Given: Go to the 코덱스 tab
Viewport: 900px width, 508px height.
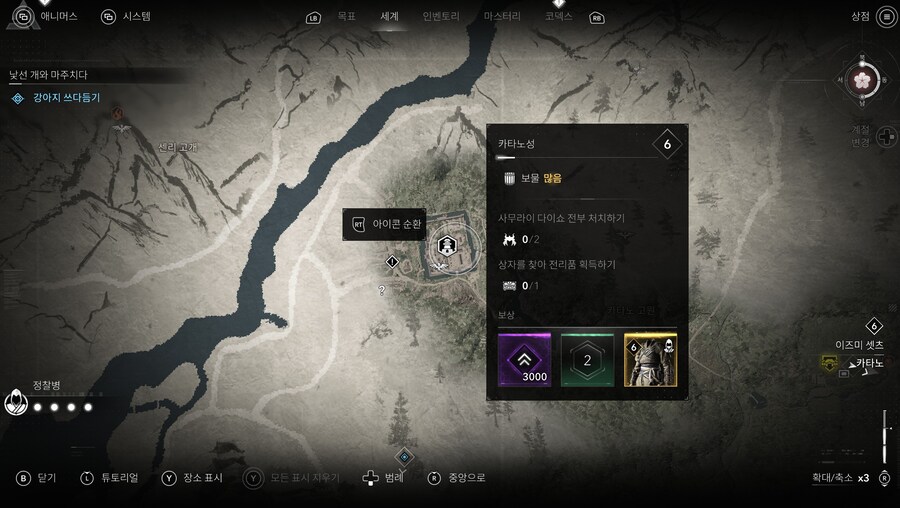Looking at the screenshot, I should (x=559, y=17).
